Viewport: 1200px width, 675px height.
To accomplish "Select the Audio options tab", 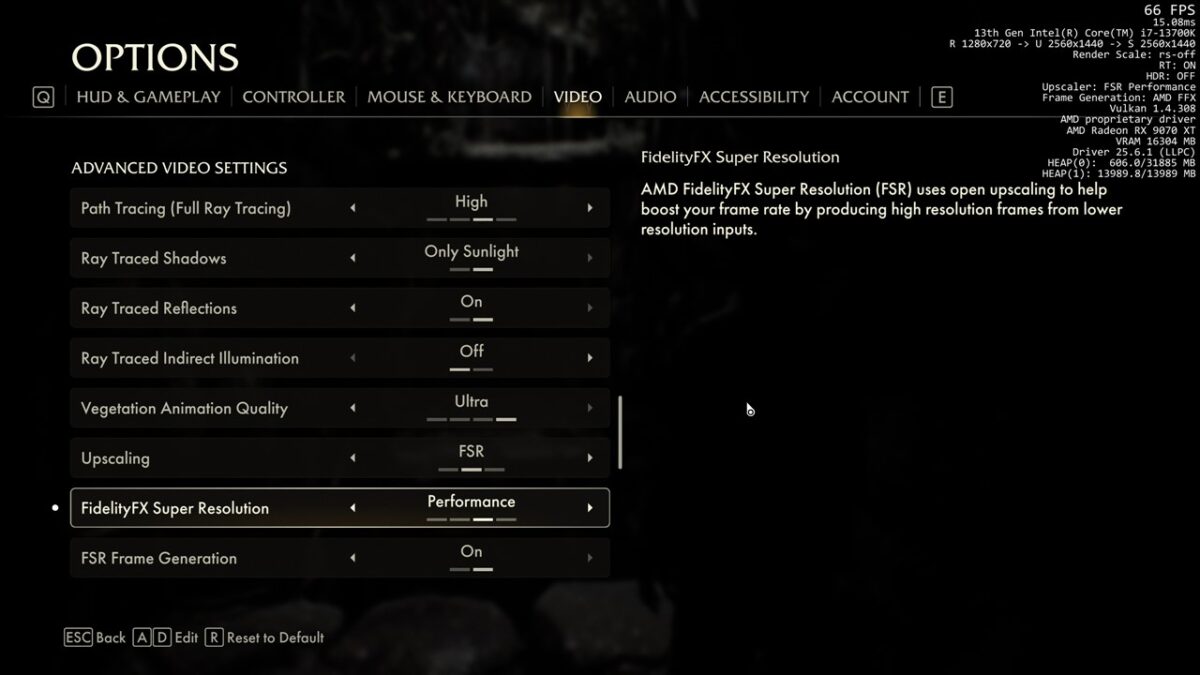I will 650,97.
